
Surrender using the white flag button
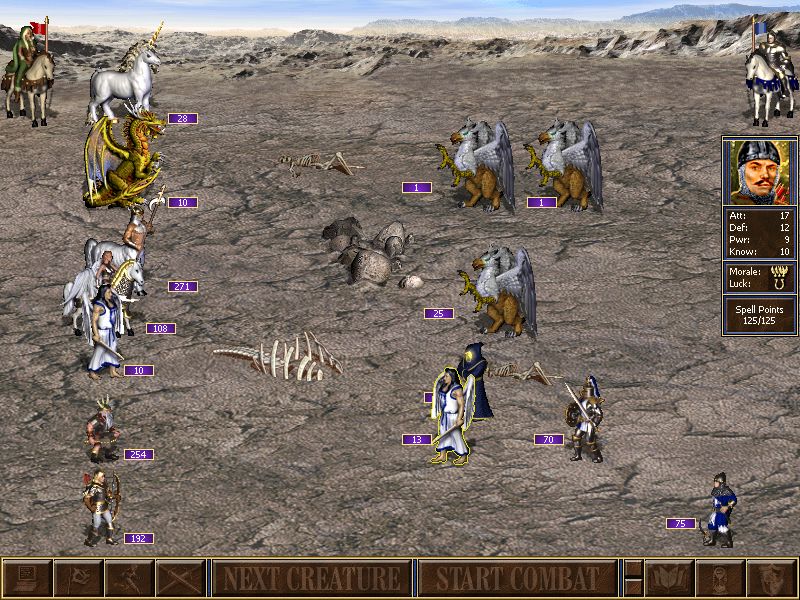78,578
